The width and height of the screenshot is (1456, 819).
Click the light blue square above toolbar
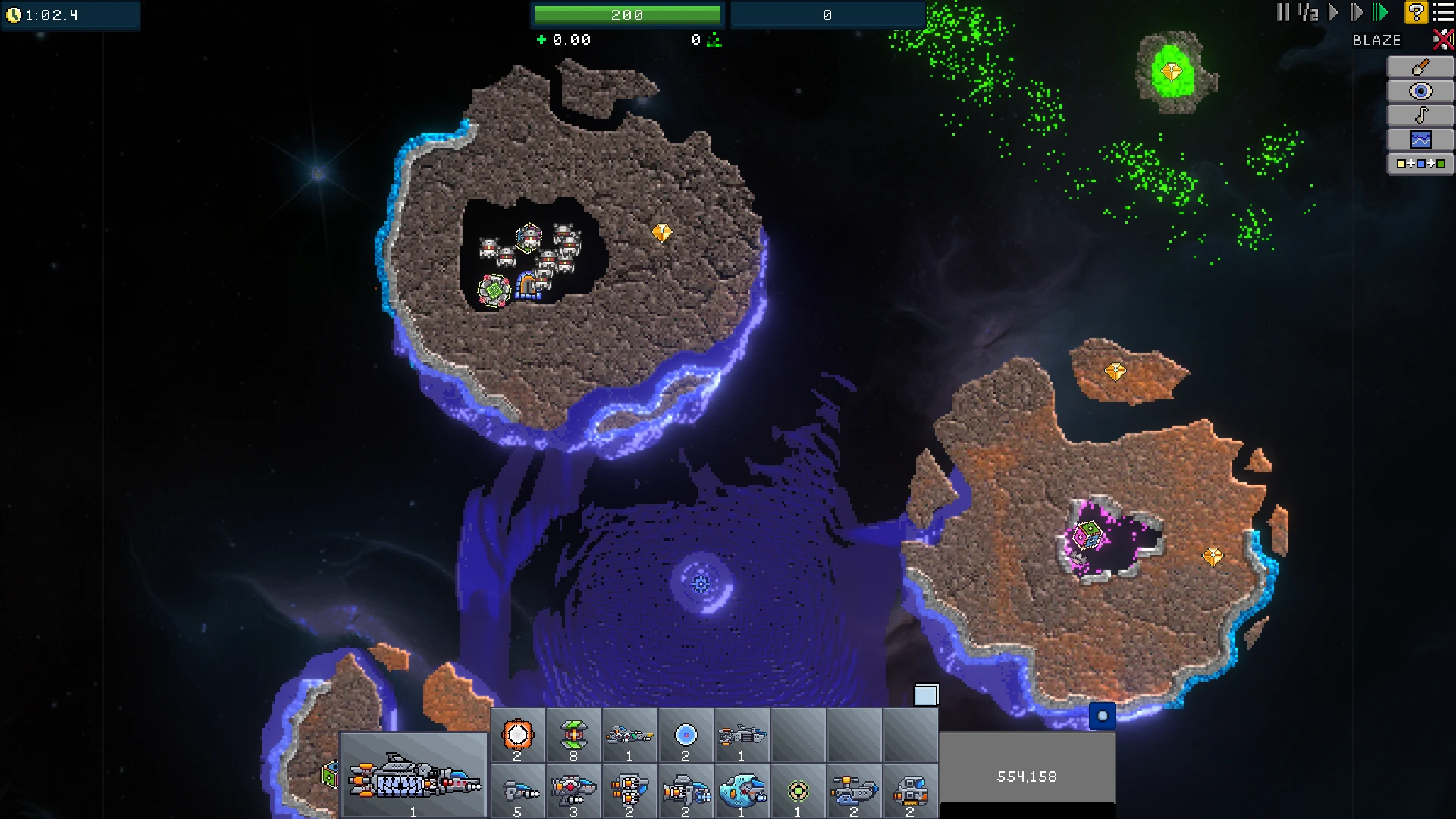(926, 695)
